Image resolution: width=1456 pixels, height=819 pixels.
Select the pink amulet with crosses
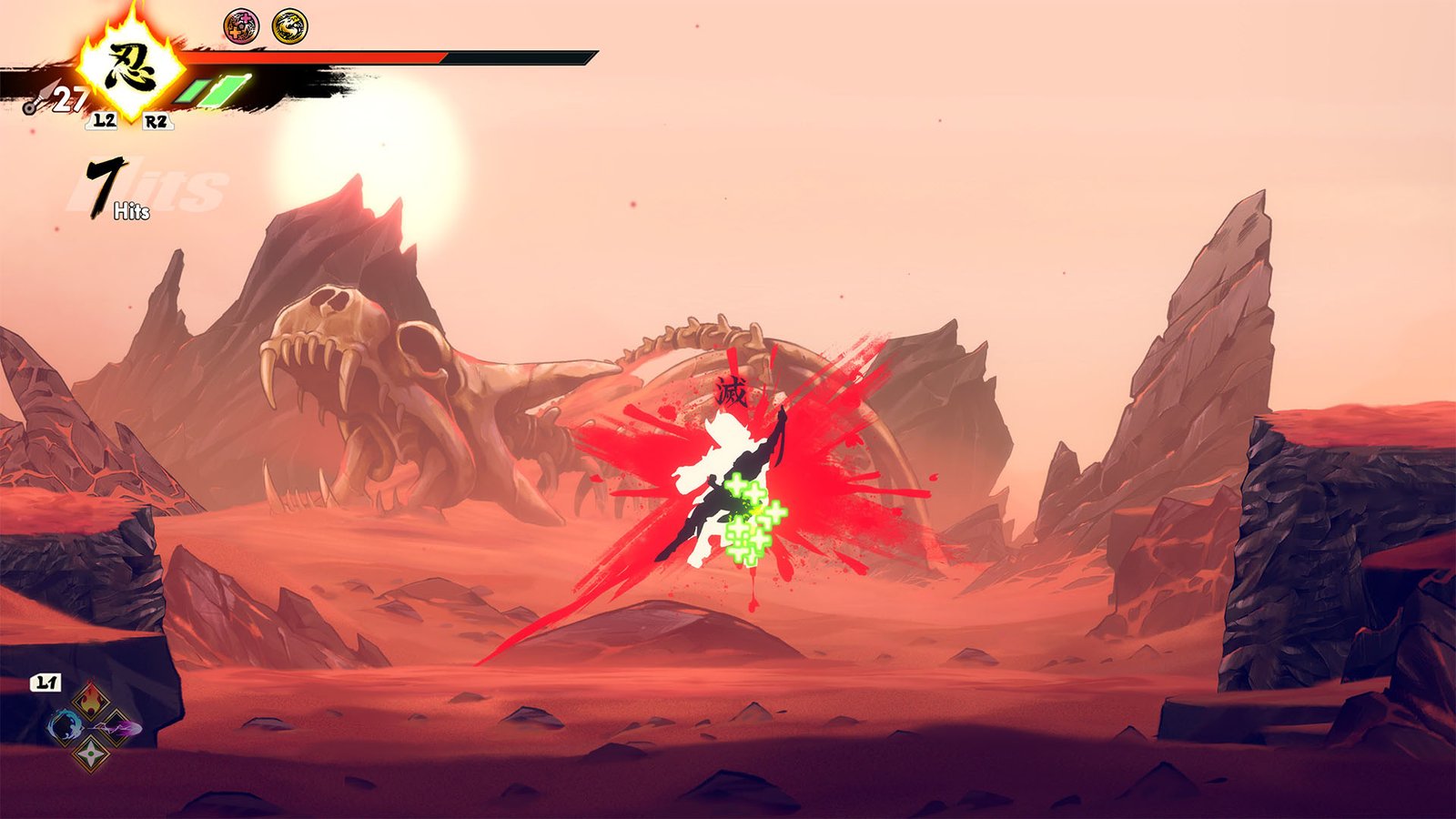241,26
